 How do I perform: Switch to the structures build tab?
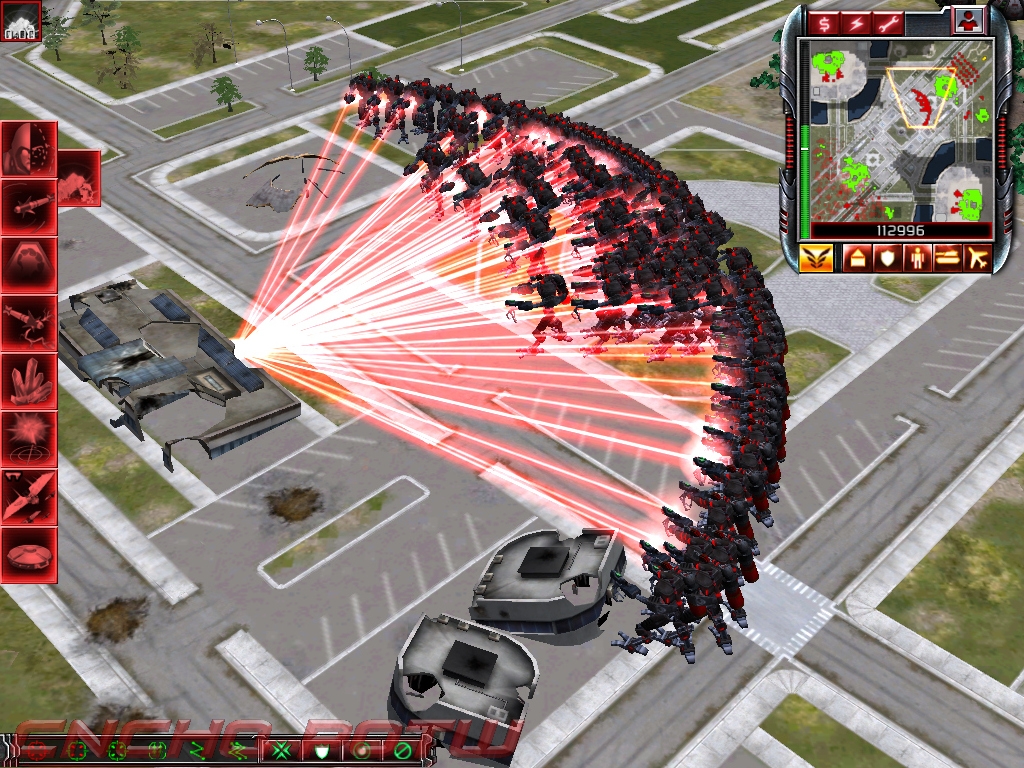pyautogui.click(x=857, y=259)
